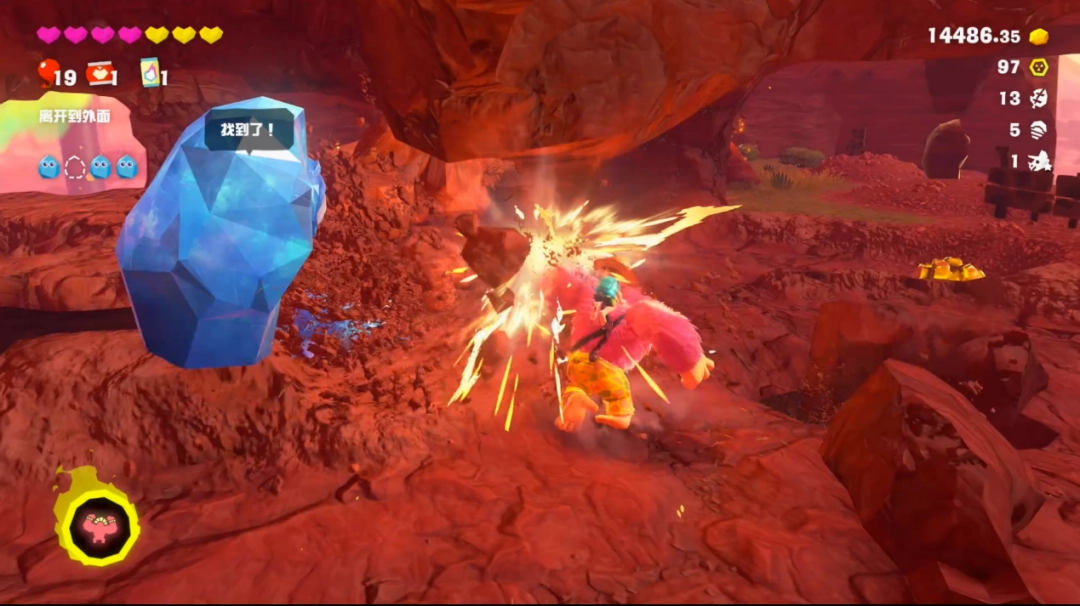Select the yellow hexagon banandium chip icon
This screenshot has height=606, width=1080.
coord(1039,67)
